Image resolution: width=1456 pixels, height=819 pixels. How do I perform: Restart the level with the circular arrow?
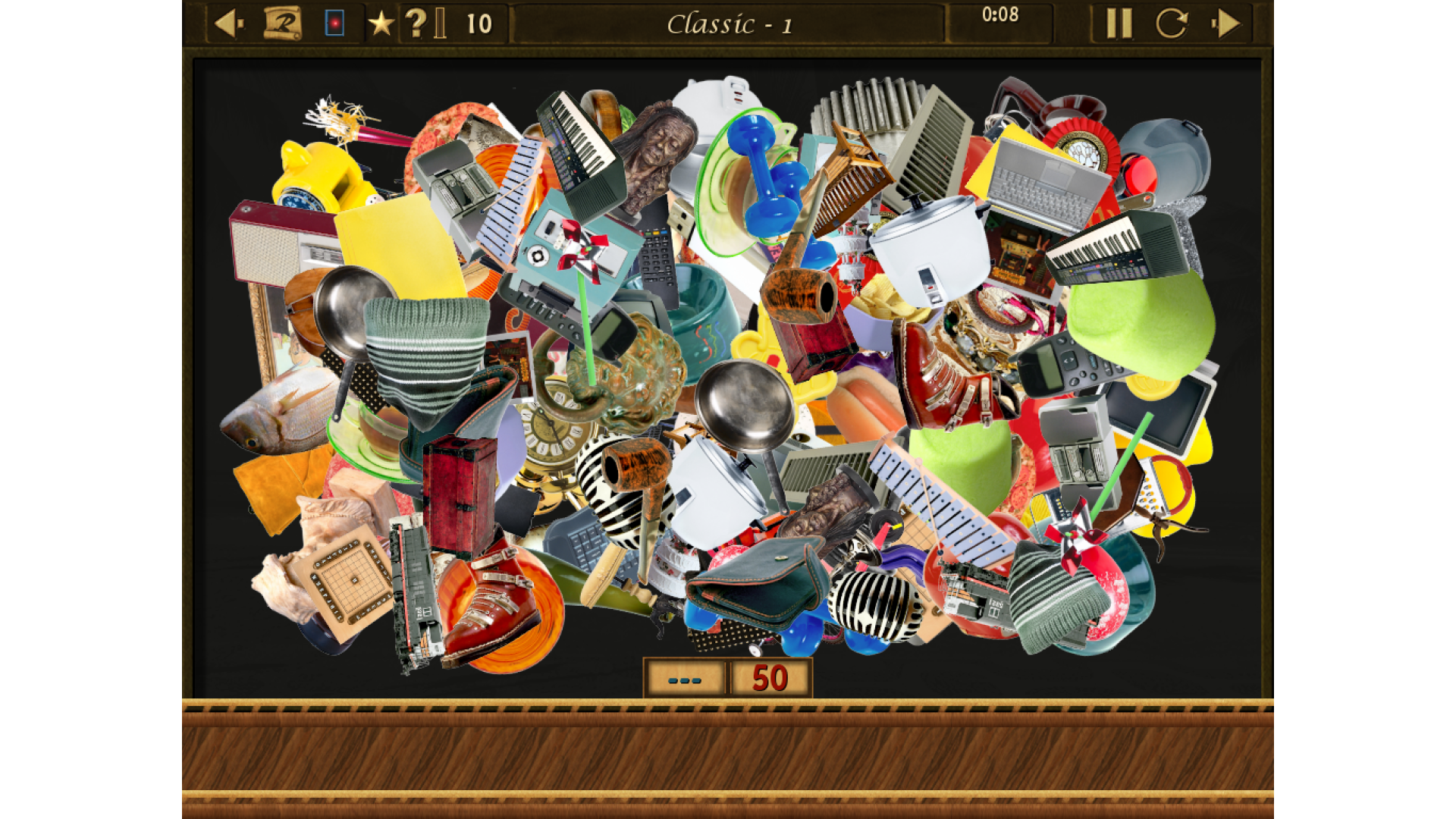(x=1172, y=24)
